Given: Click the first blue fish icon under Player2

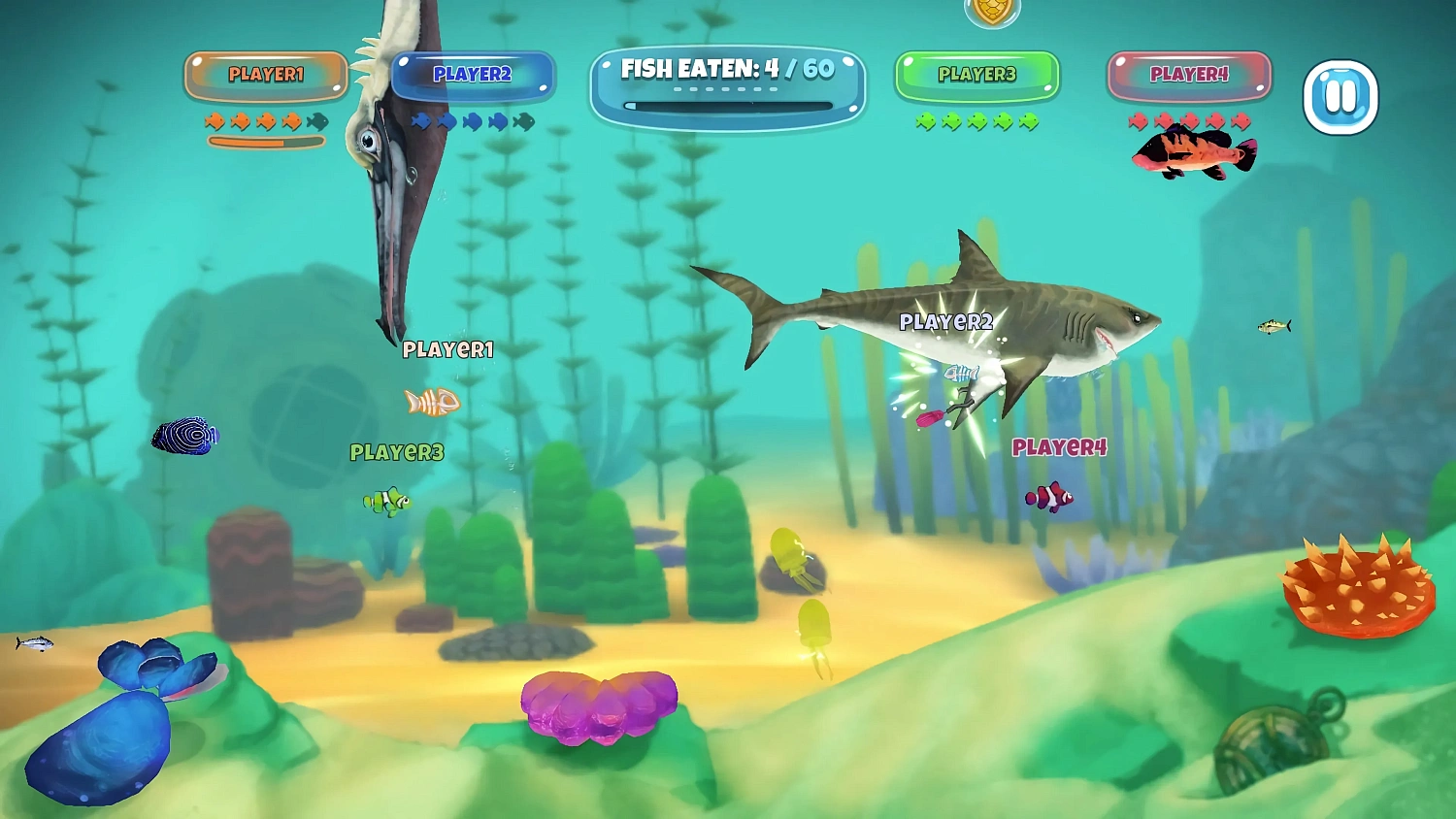Looking at the screenshot, I should (x=420, y=121).
